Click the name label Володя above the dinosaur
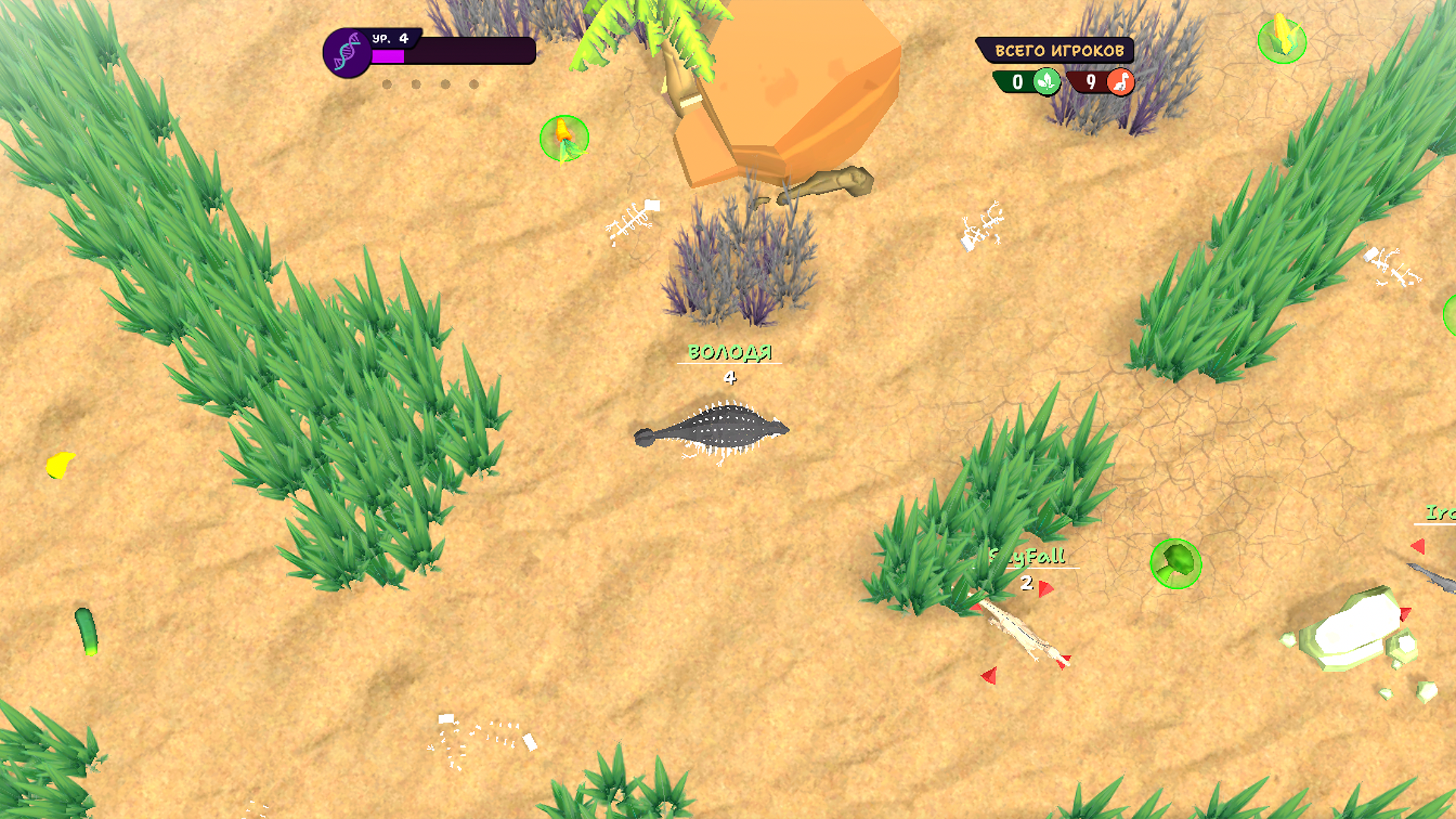 click(729, 351)
